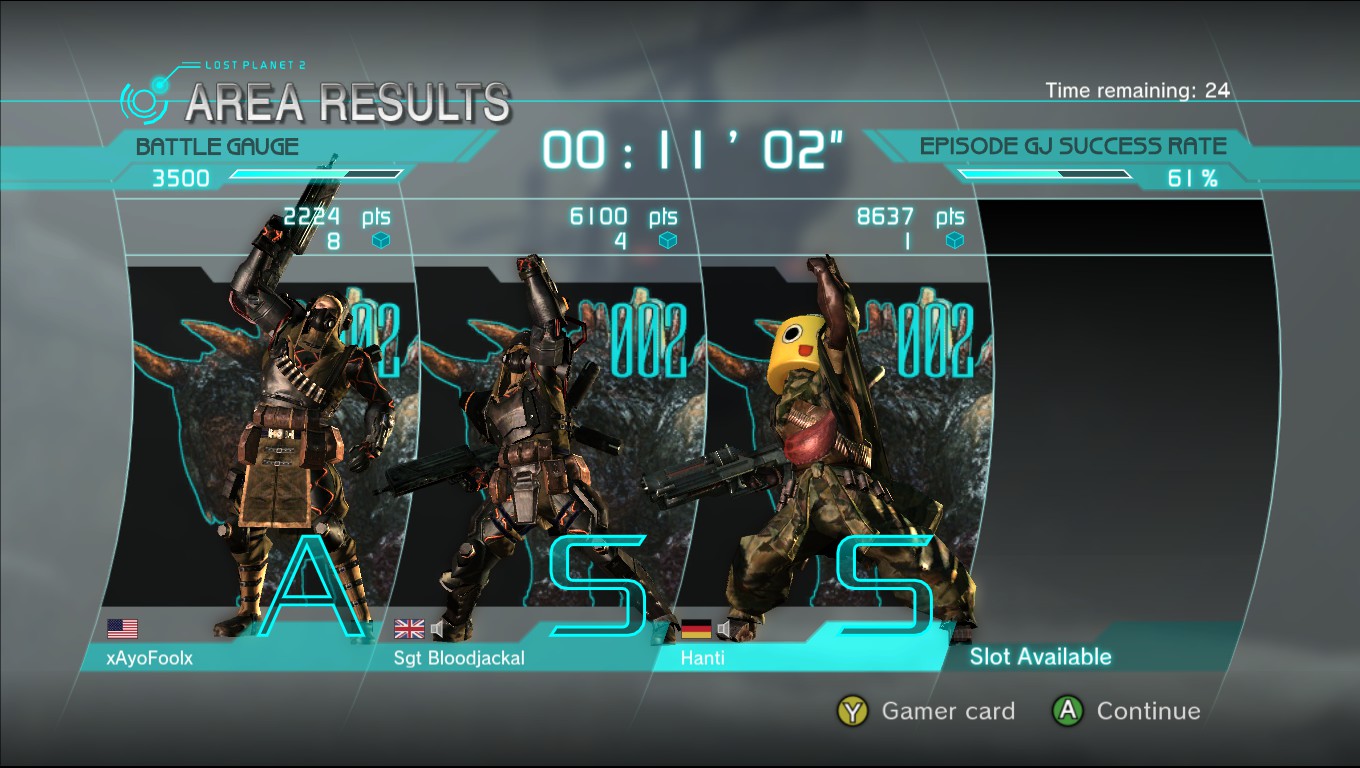Choose Sgt Bloodjackal in the player list
This screenshot has height=768, width=1360.
pos(459,658)
